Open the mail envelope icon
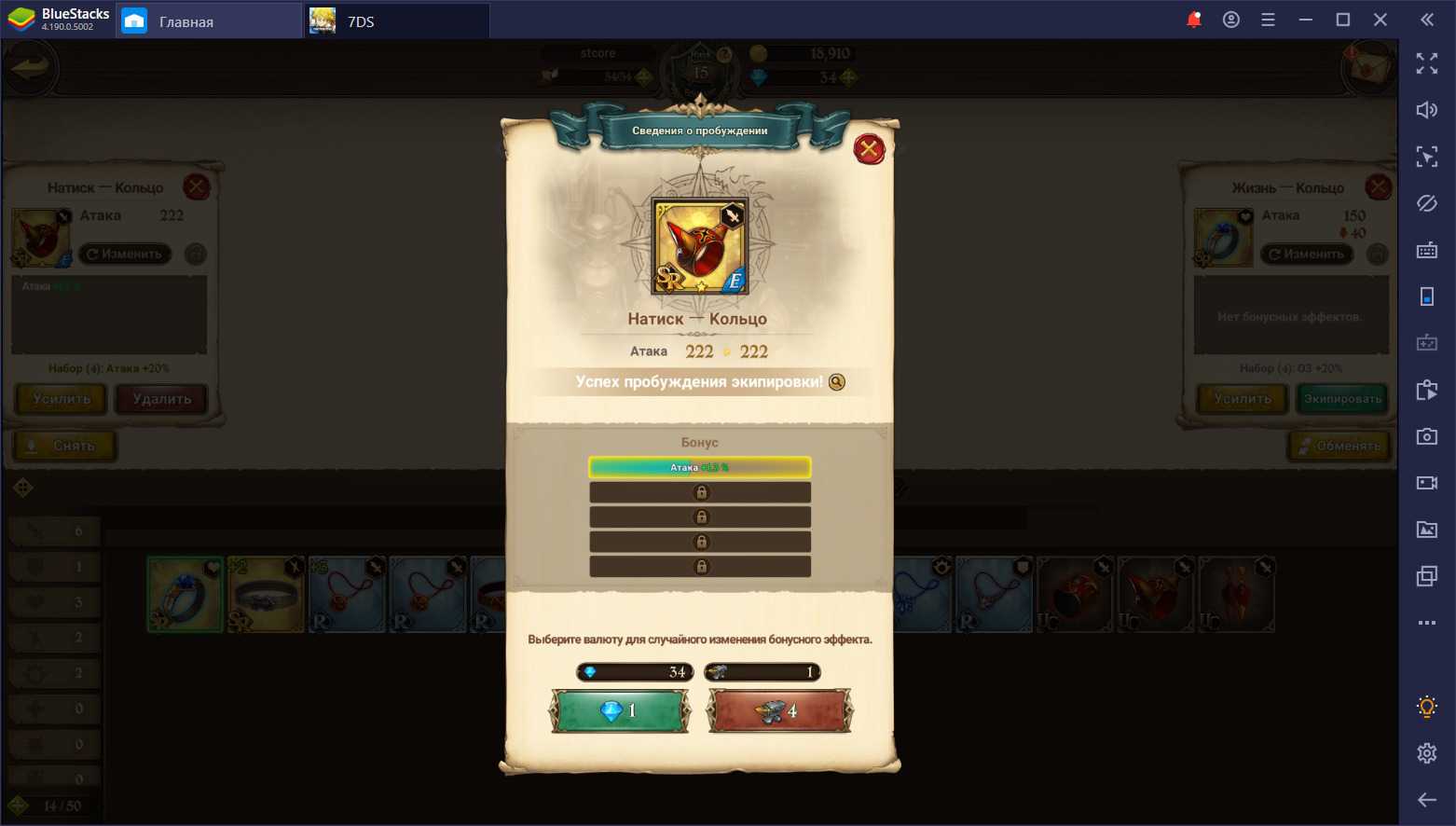This screenshot has width=1456, height=826. tap(1367, 68)
